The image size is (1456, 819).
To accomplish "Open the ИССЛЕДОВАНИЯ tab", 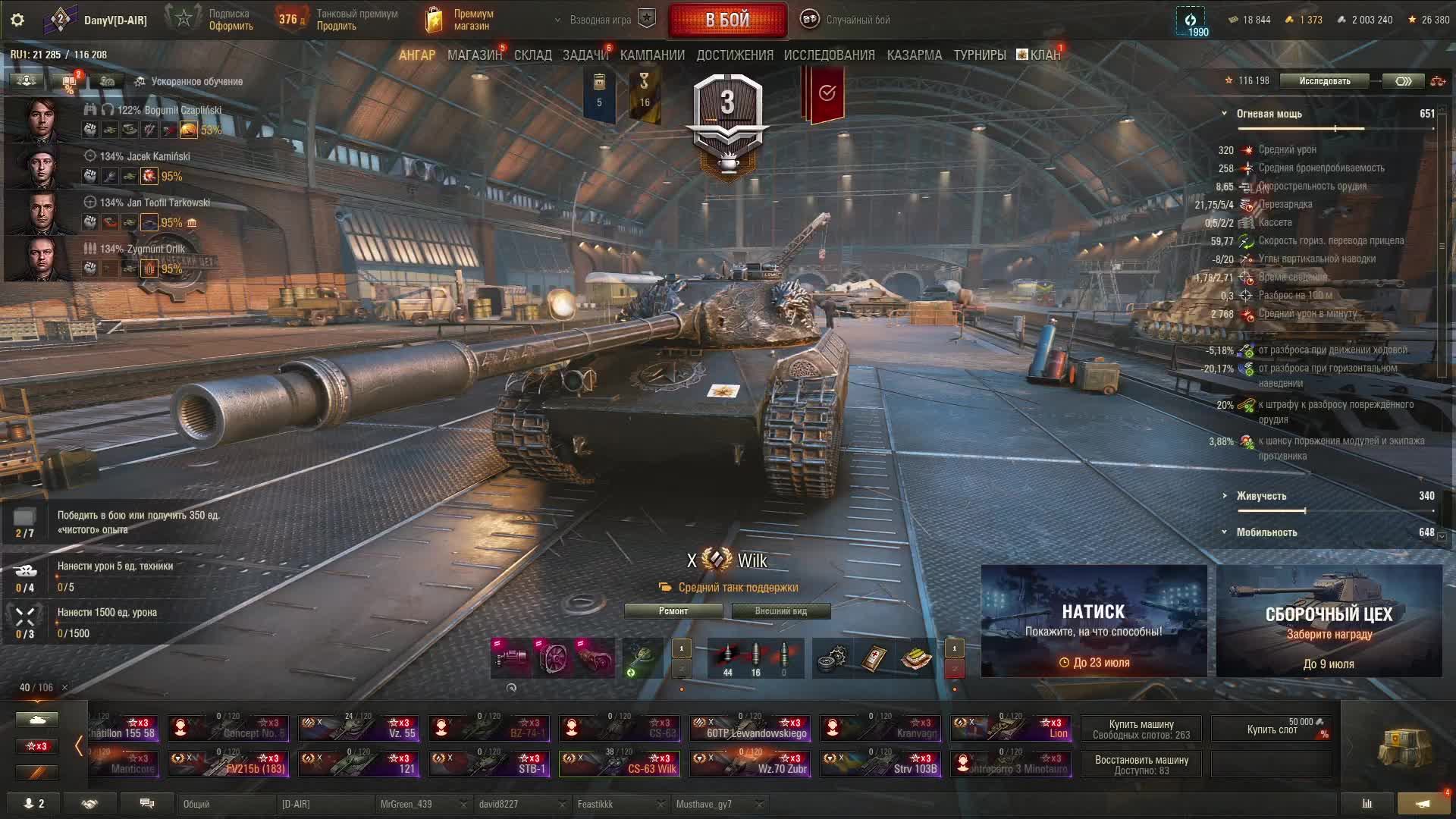I will pyautogui.click(x=829, y=55).
